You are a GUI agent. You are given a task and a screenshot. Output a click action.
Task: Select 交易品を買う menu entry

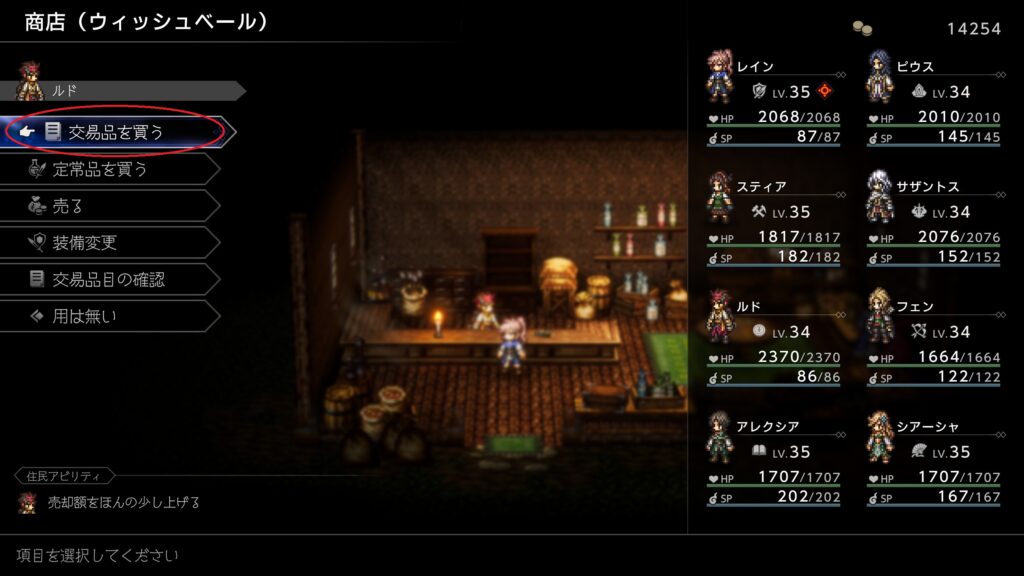click(x=115, y=132)
